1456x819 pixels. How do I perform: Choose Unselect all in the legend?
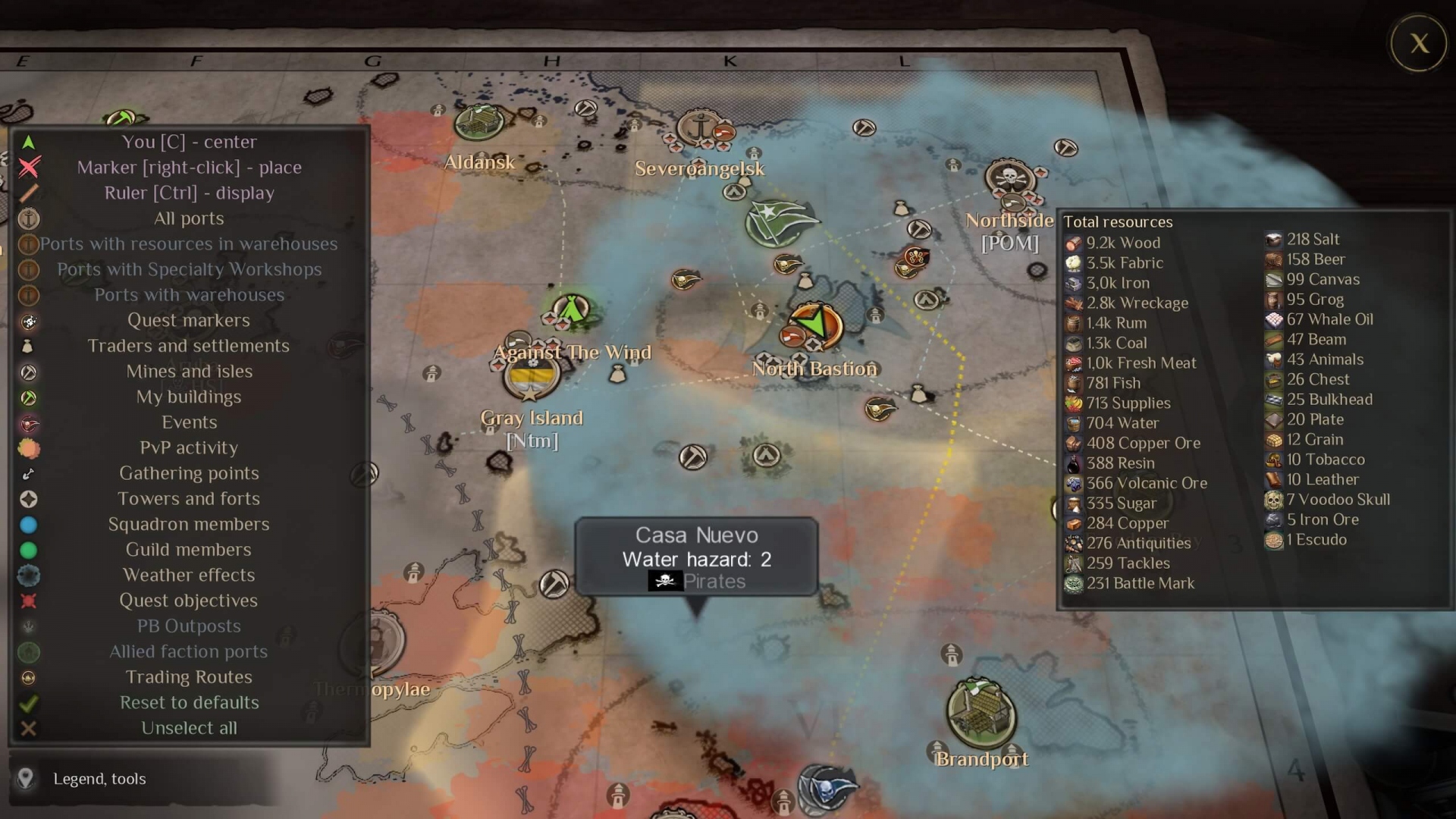(x=189, y=728)
